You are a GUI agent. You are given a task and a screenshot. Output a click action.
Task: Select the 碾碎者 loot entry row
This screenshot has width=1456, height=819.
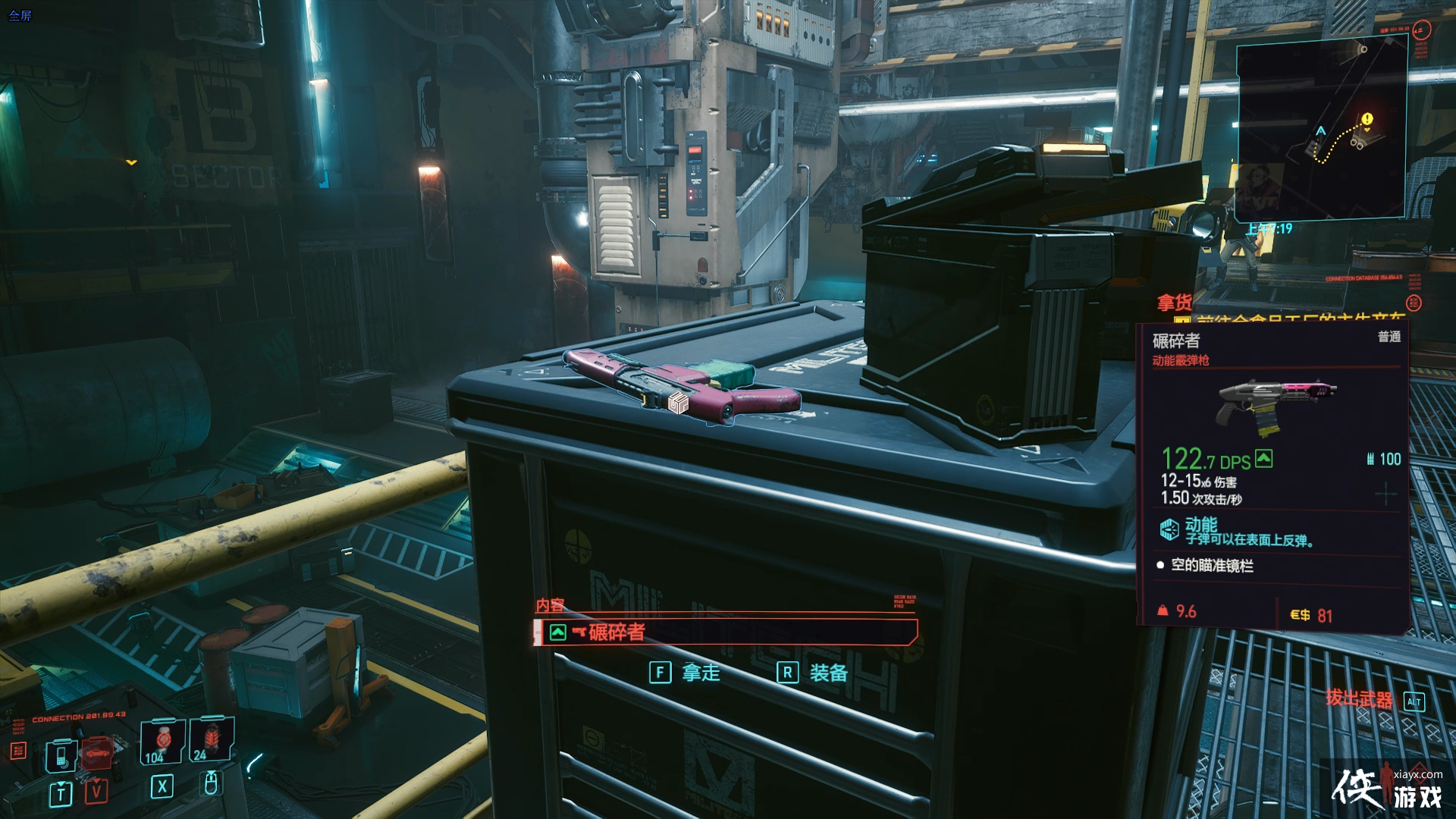click(726, 632)
